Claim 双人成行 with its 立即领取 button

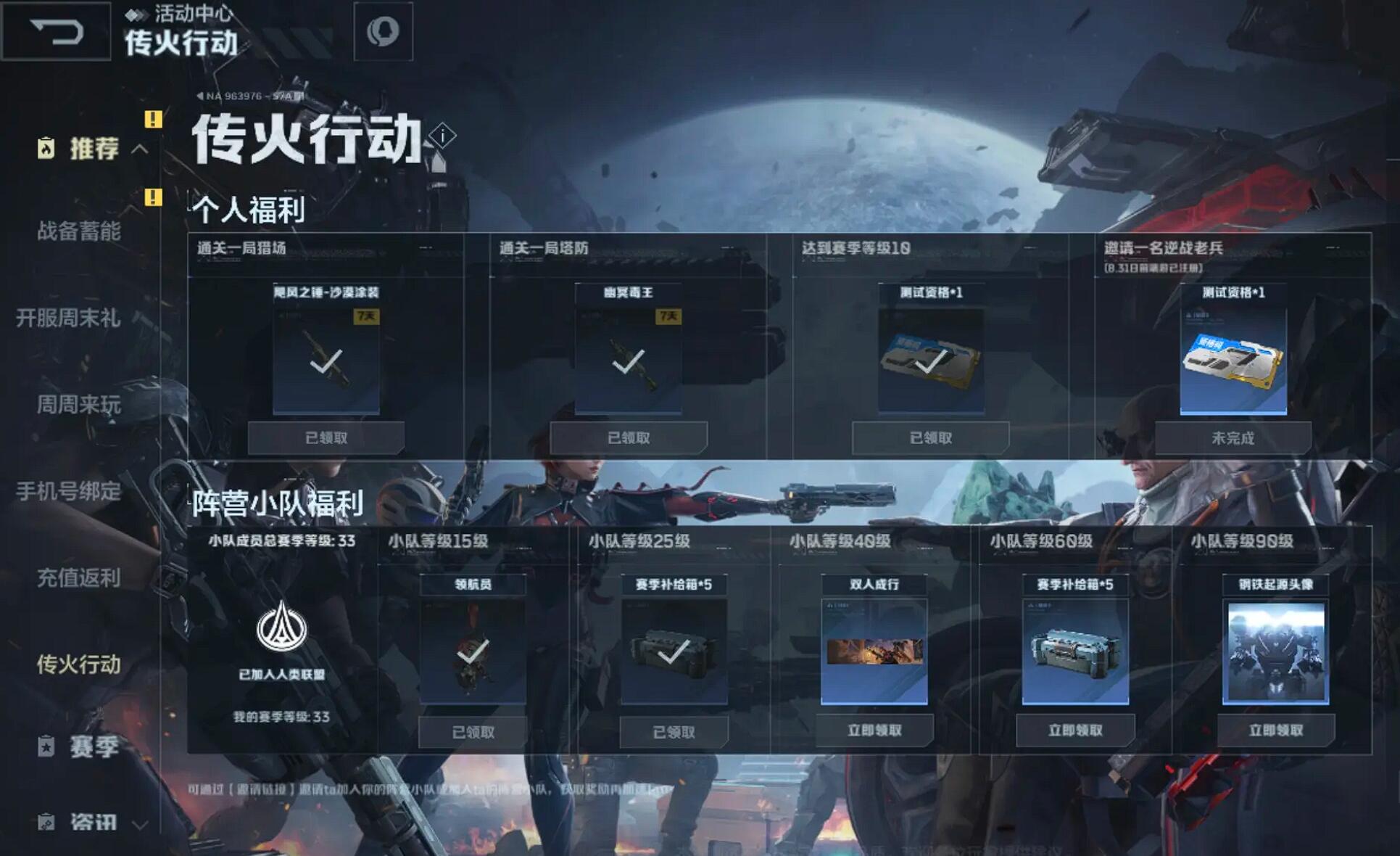[x=877, y=731]
